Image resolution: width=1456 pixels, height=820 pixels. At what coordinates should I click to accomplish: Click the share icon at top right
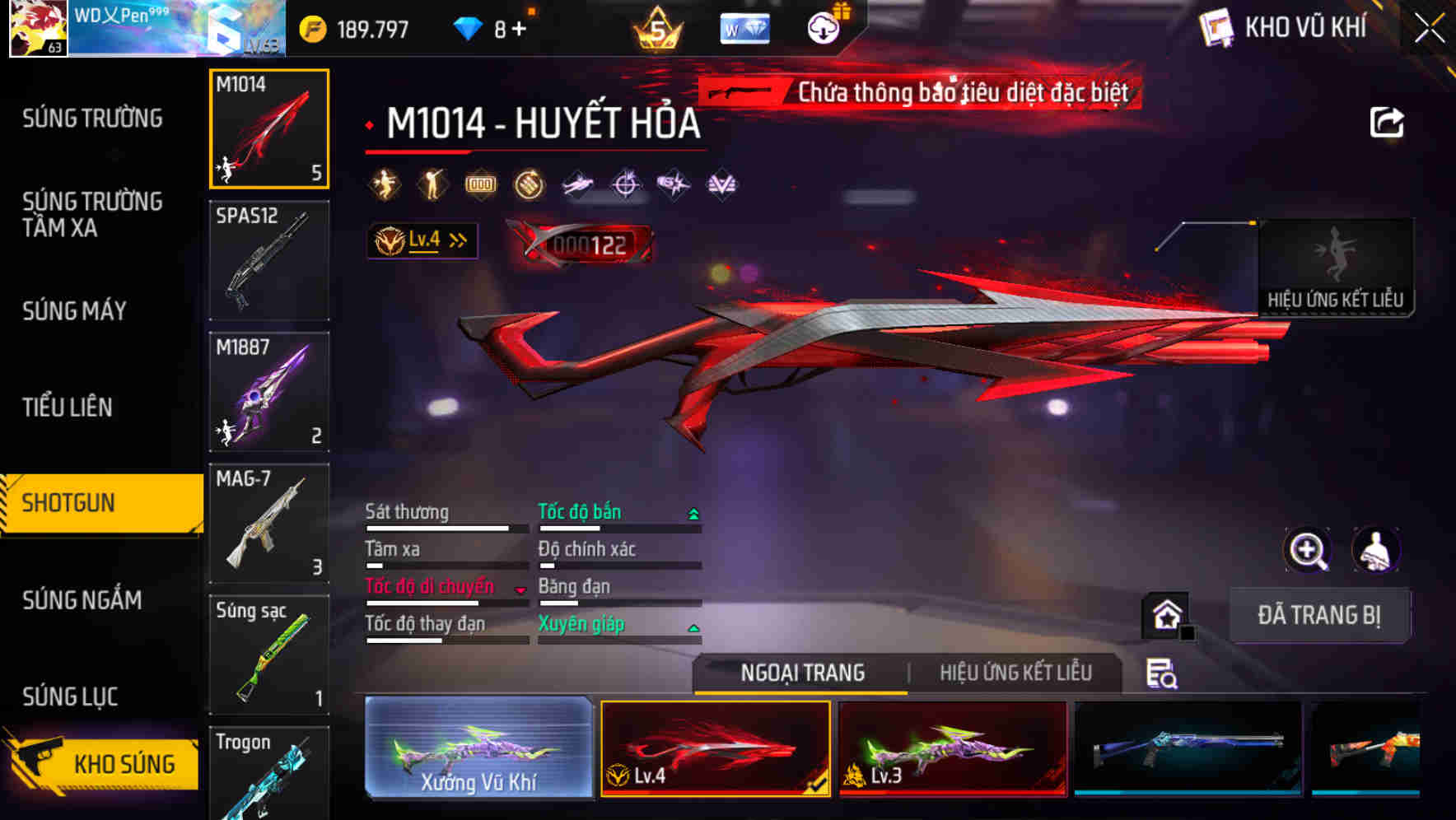tap(1388, 122)
